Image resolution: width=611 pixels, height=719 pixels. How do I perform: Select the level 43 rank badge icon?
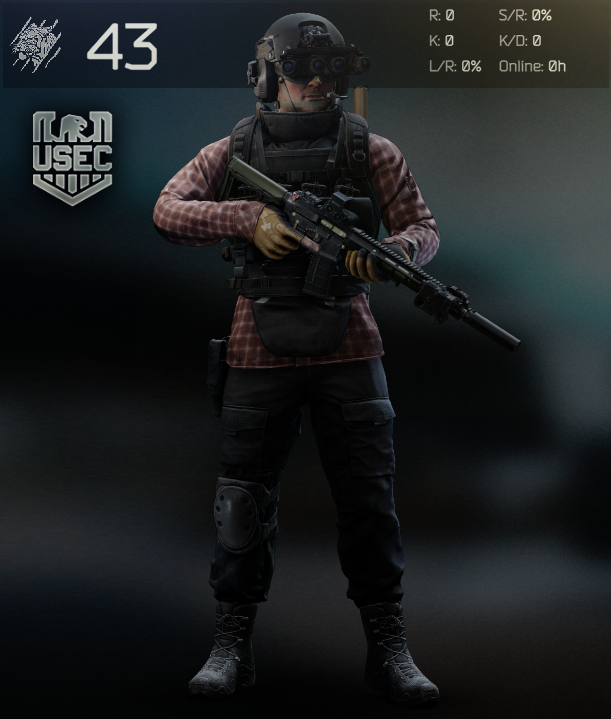click(x=36, y=44)
